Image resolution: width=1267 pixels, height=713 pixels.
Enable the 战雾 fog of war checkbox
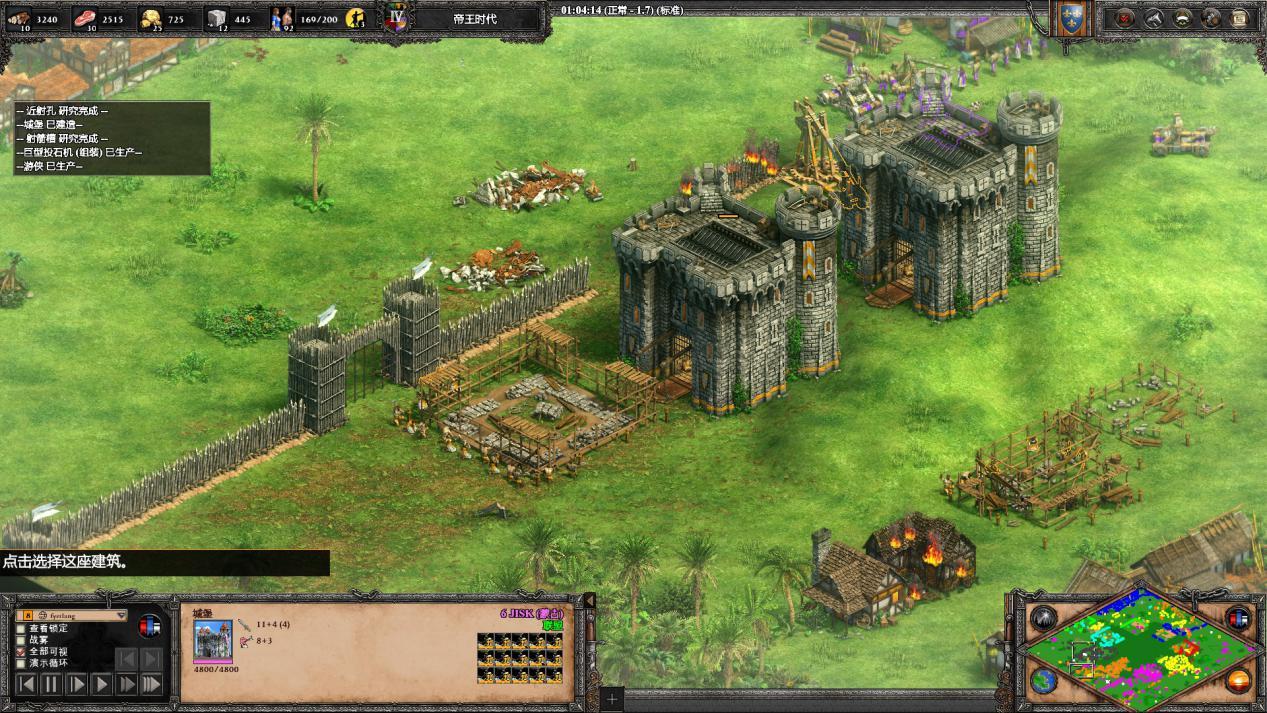point(21,640)
